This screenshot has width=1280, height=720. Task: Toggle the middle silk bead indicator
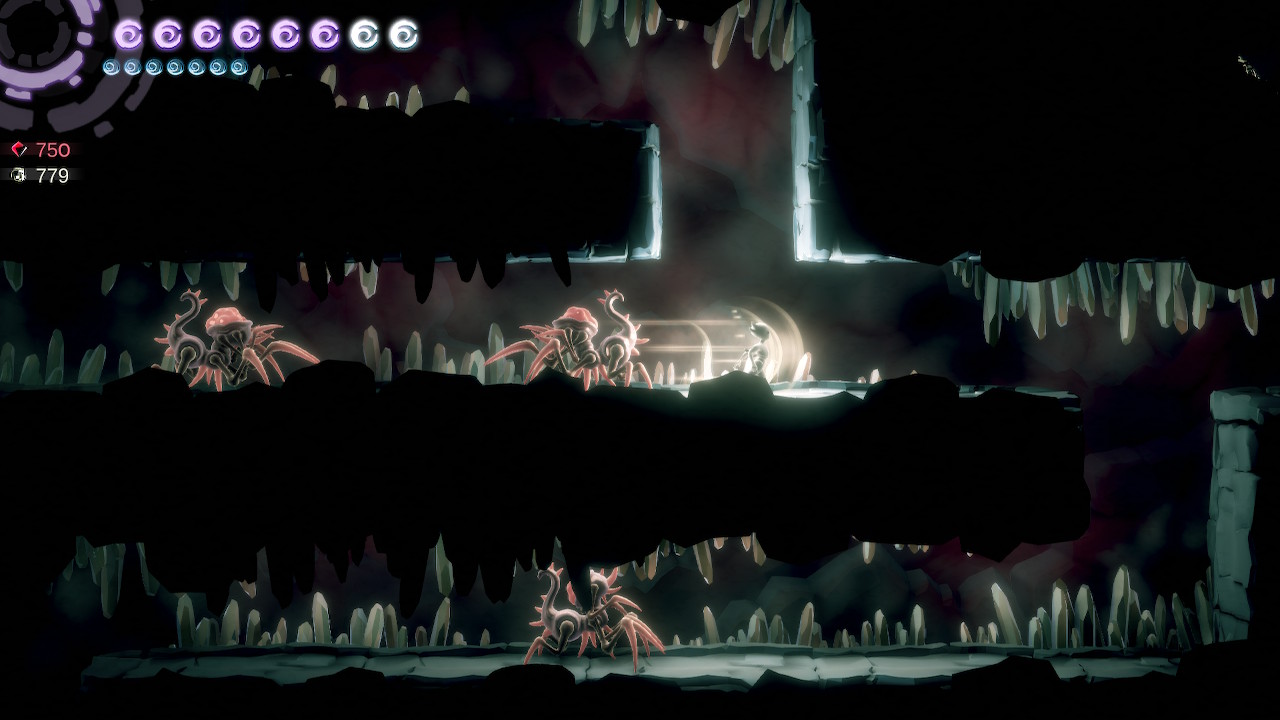coord(173,68)
